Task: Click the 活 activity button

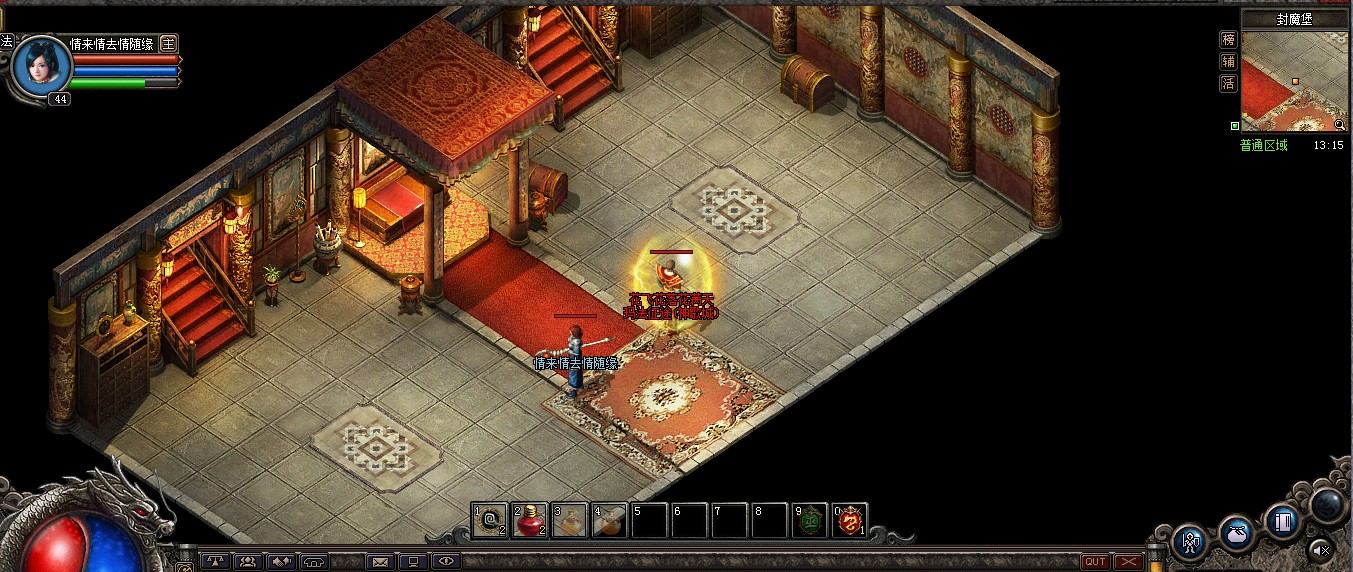Action: click(x=1228, y=84)
